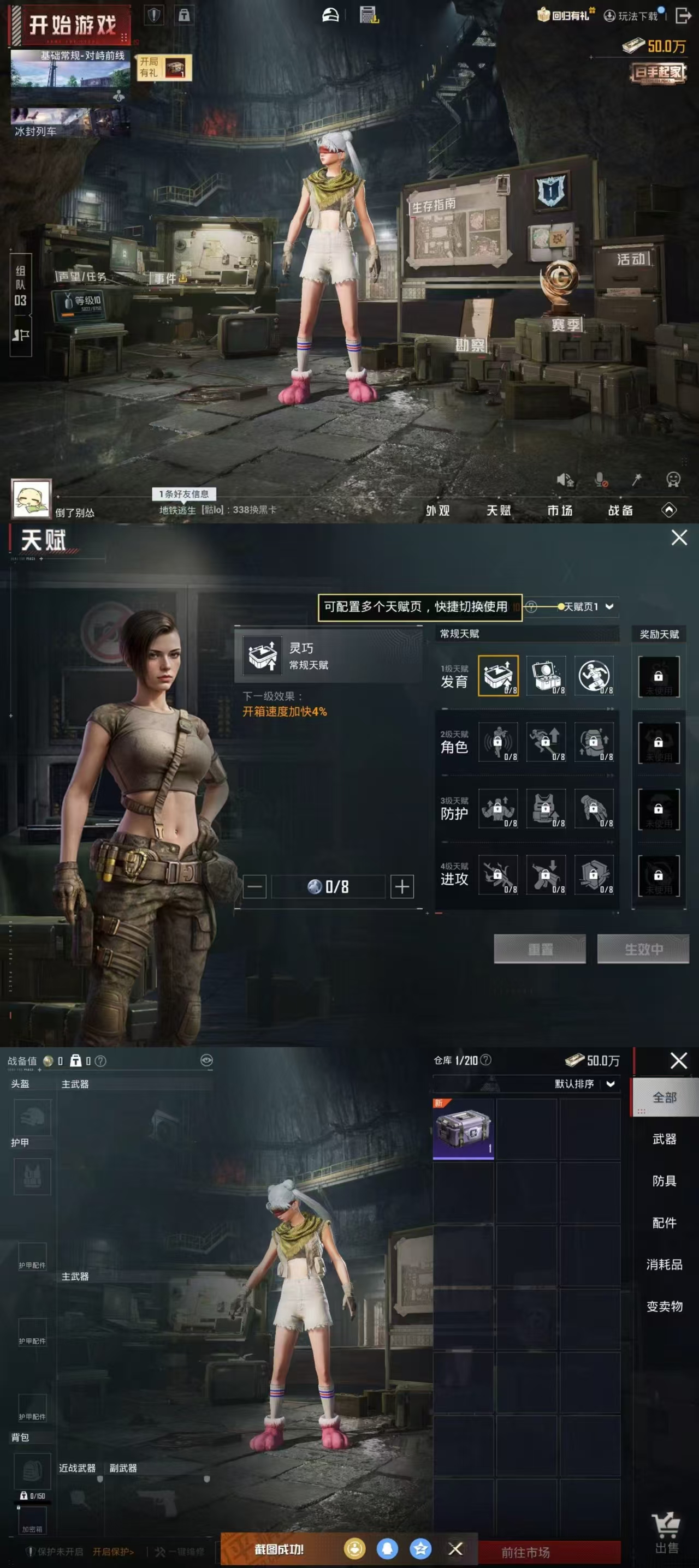The height and width of the screenshot is (1568, 699).
Task: Decrease talent points with minus button
Action: tap(254, 886)
